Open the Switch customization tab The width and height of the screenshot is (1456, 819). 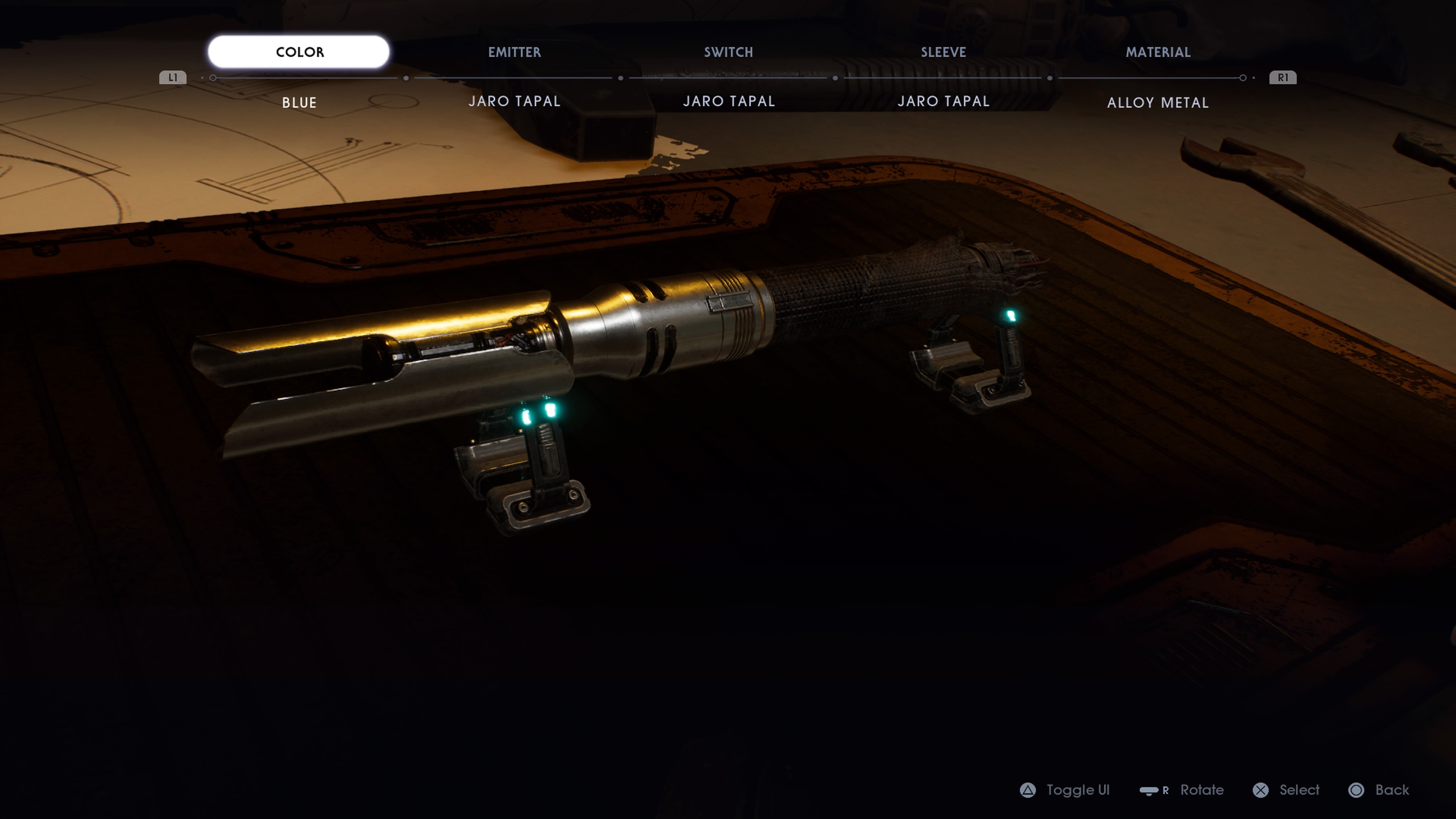pos(728,52)
